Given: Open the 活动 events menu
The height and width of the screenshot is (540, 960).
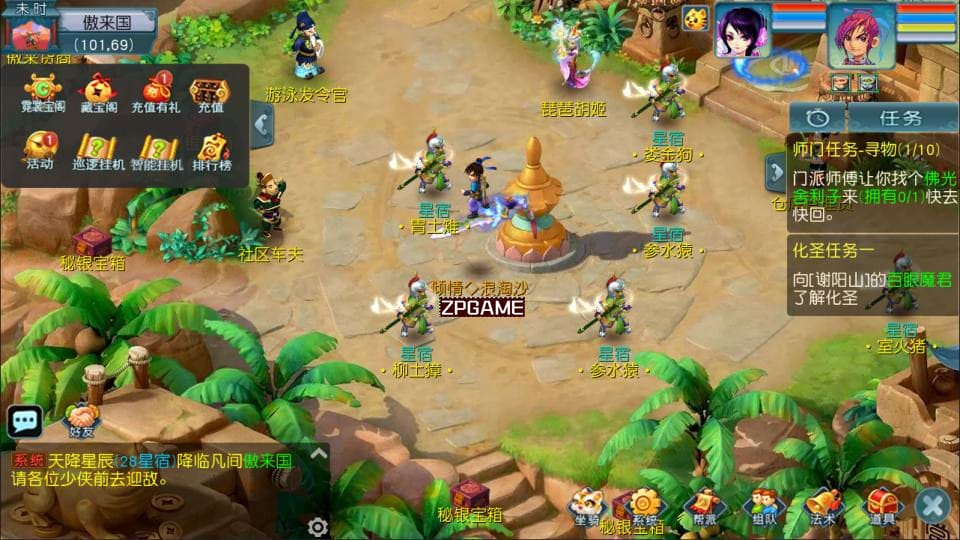Looking at the screenshot, I should [41, 149].
